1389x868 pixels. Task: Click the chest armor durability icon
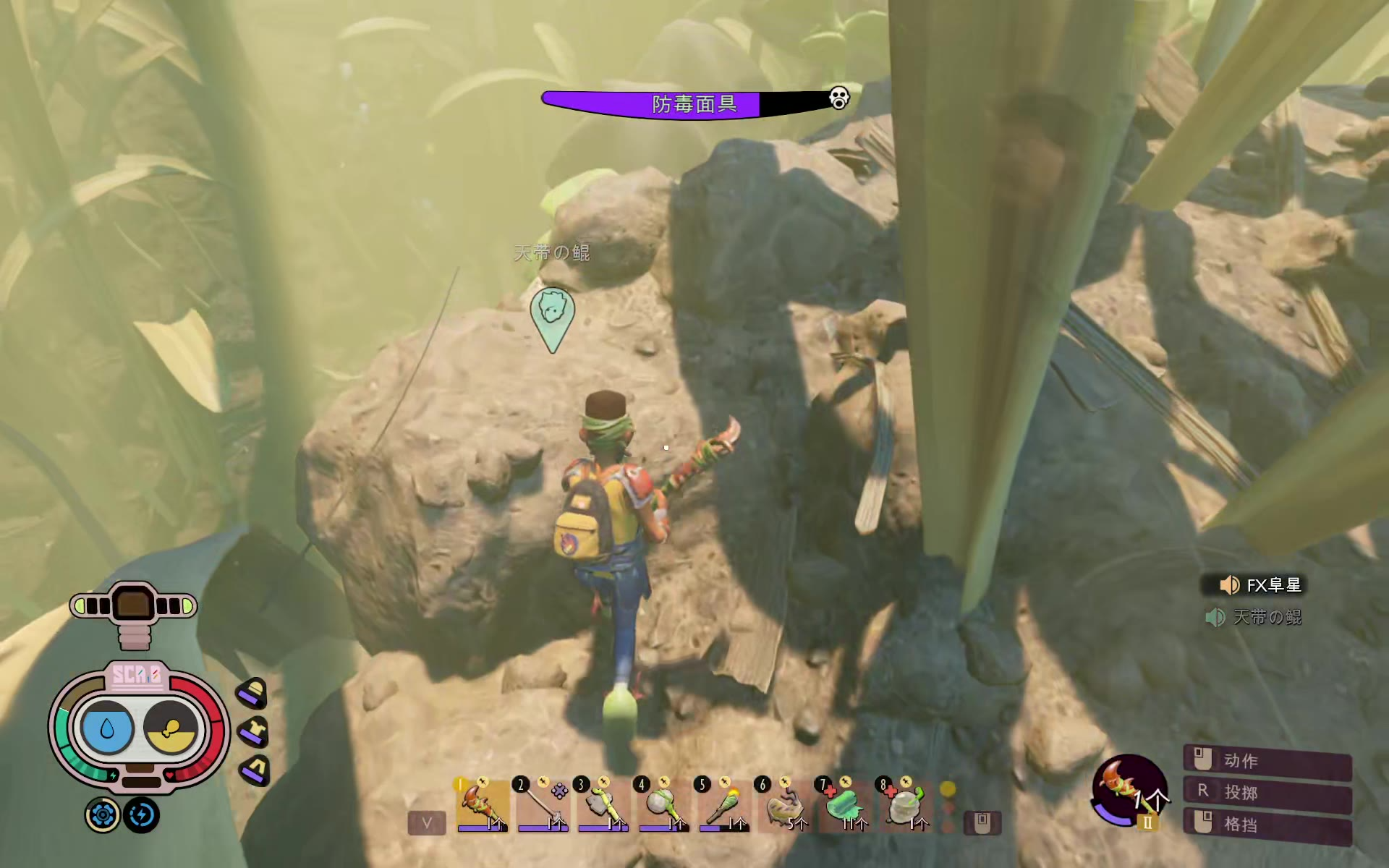pos(254,731)
